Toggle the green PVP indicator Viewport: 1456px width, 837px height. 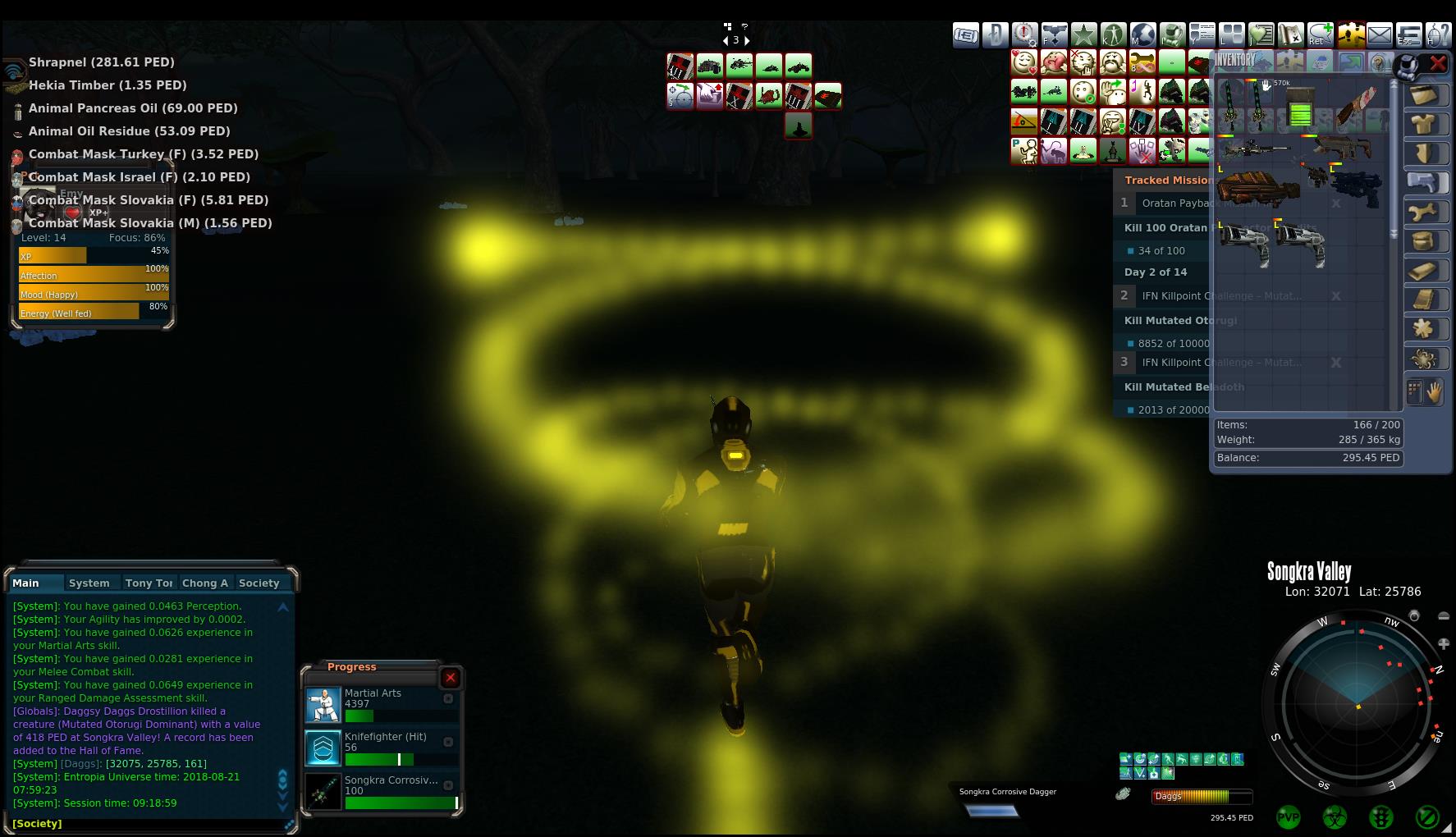coord(1289,817)
